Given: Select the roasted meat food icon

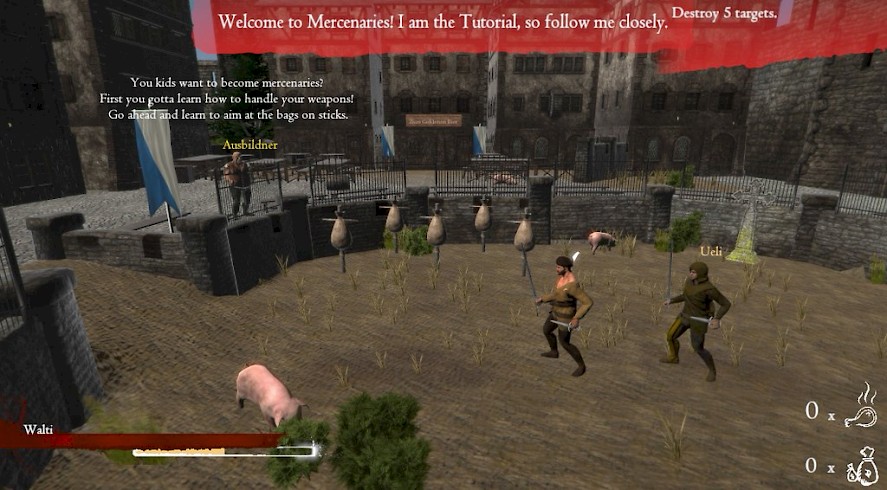Looking at the screenshot, I should (x=860, y=405).
